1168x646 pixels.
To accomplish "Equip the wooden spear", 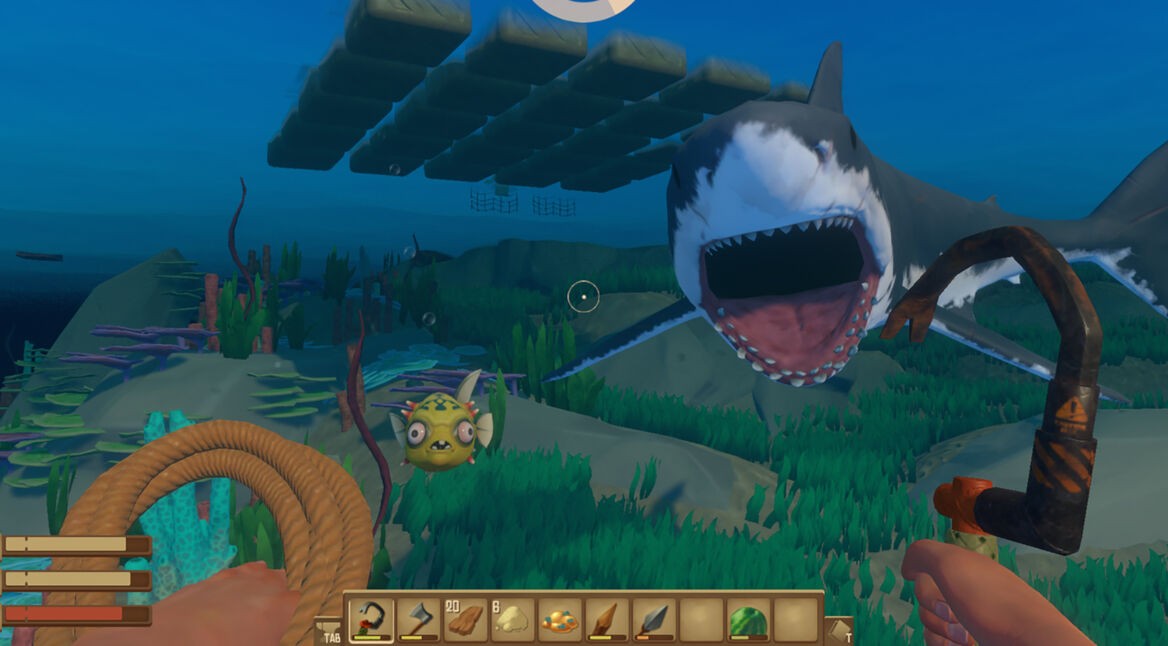I will click(x=607, y=620).
